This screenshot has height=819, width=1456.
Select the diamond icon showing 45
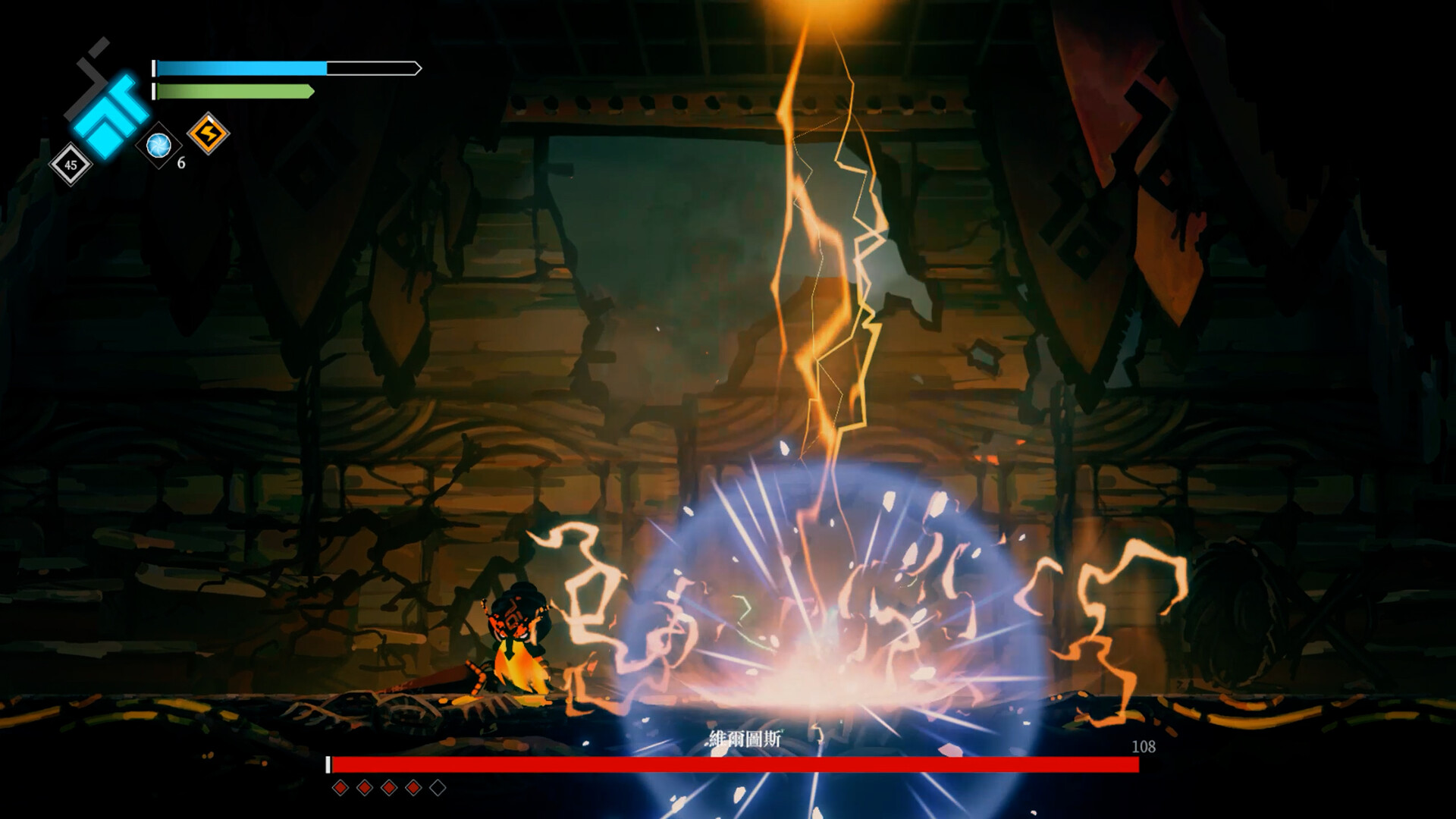(71, 165)
